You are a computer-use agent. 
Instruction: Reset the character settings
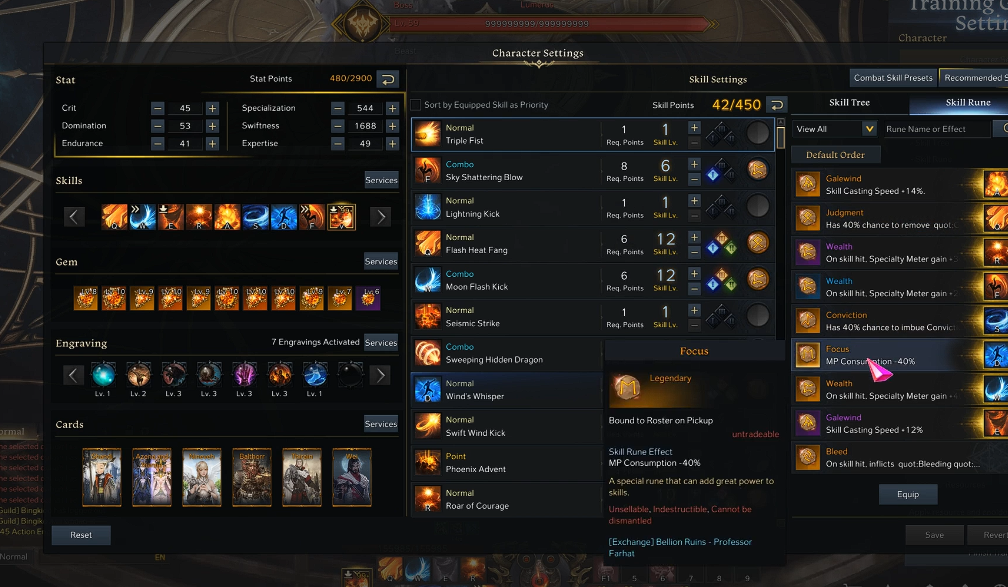[81, 535]
